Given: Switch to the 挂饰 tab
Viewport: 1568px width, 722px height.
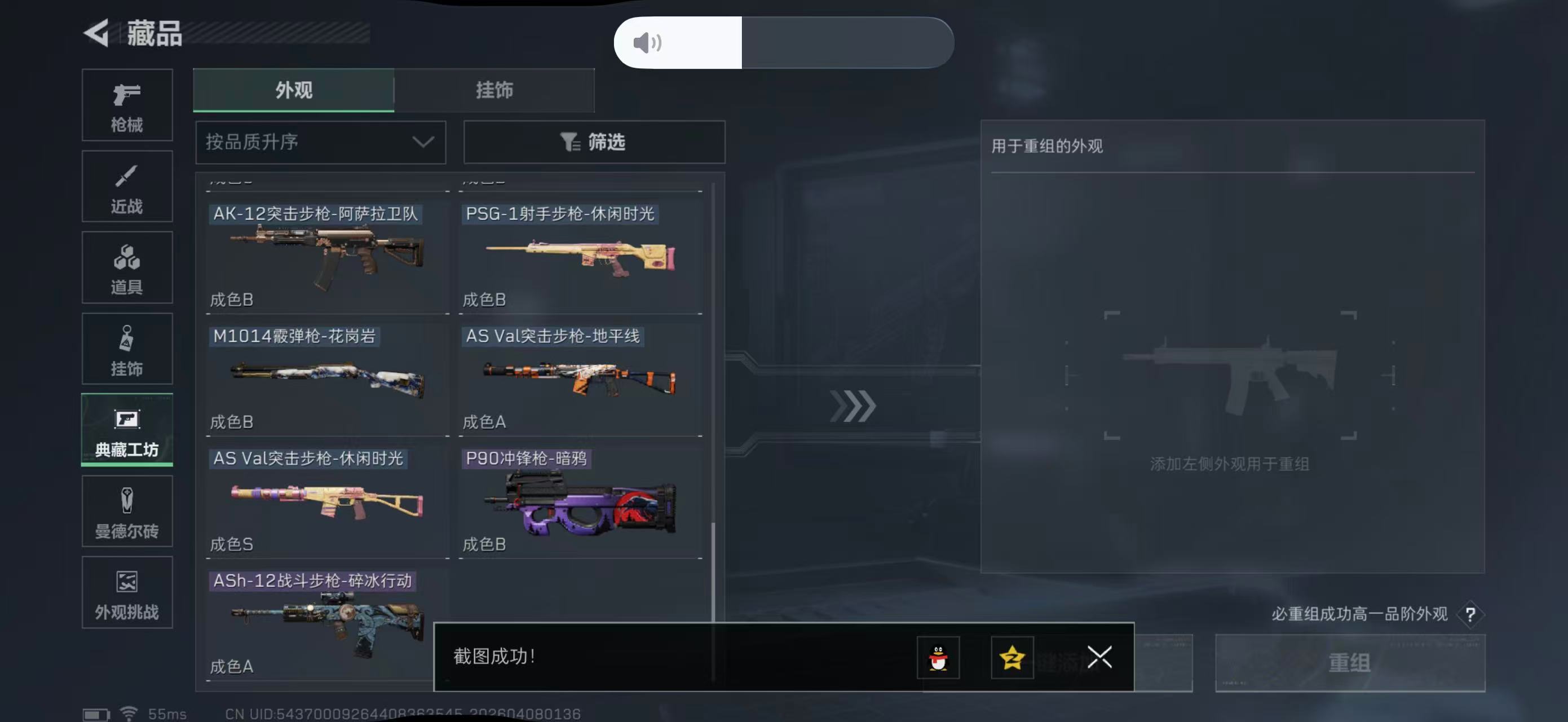Looking at the screenshot, I should 494,90.
